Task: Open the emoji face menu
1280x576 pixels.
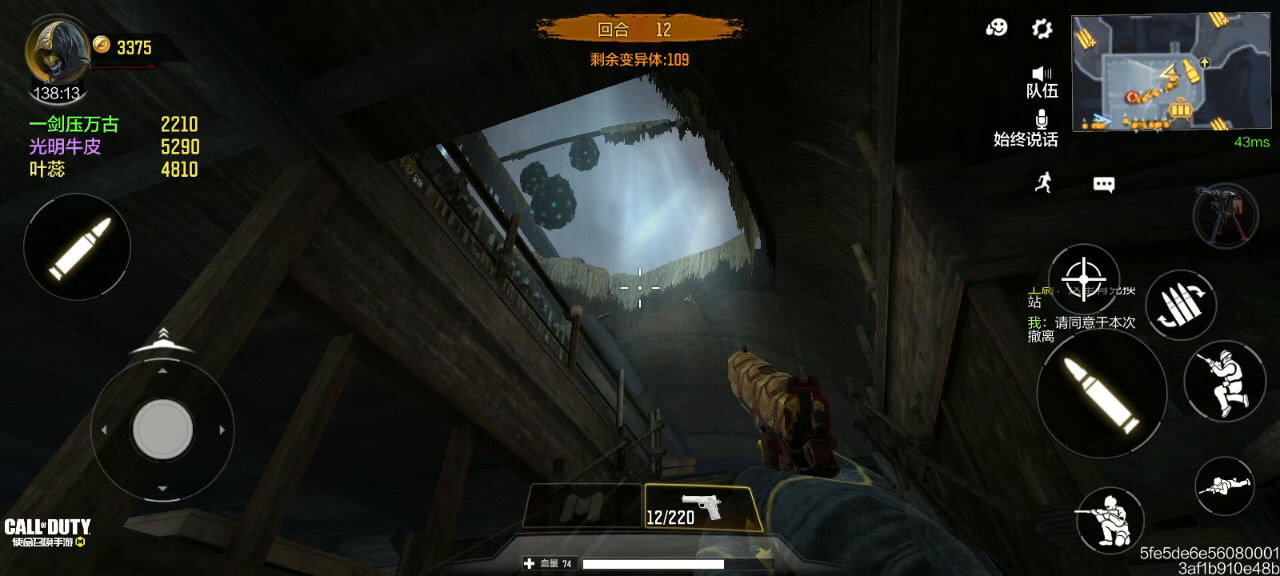Action: pos(996,28)
